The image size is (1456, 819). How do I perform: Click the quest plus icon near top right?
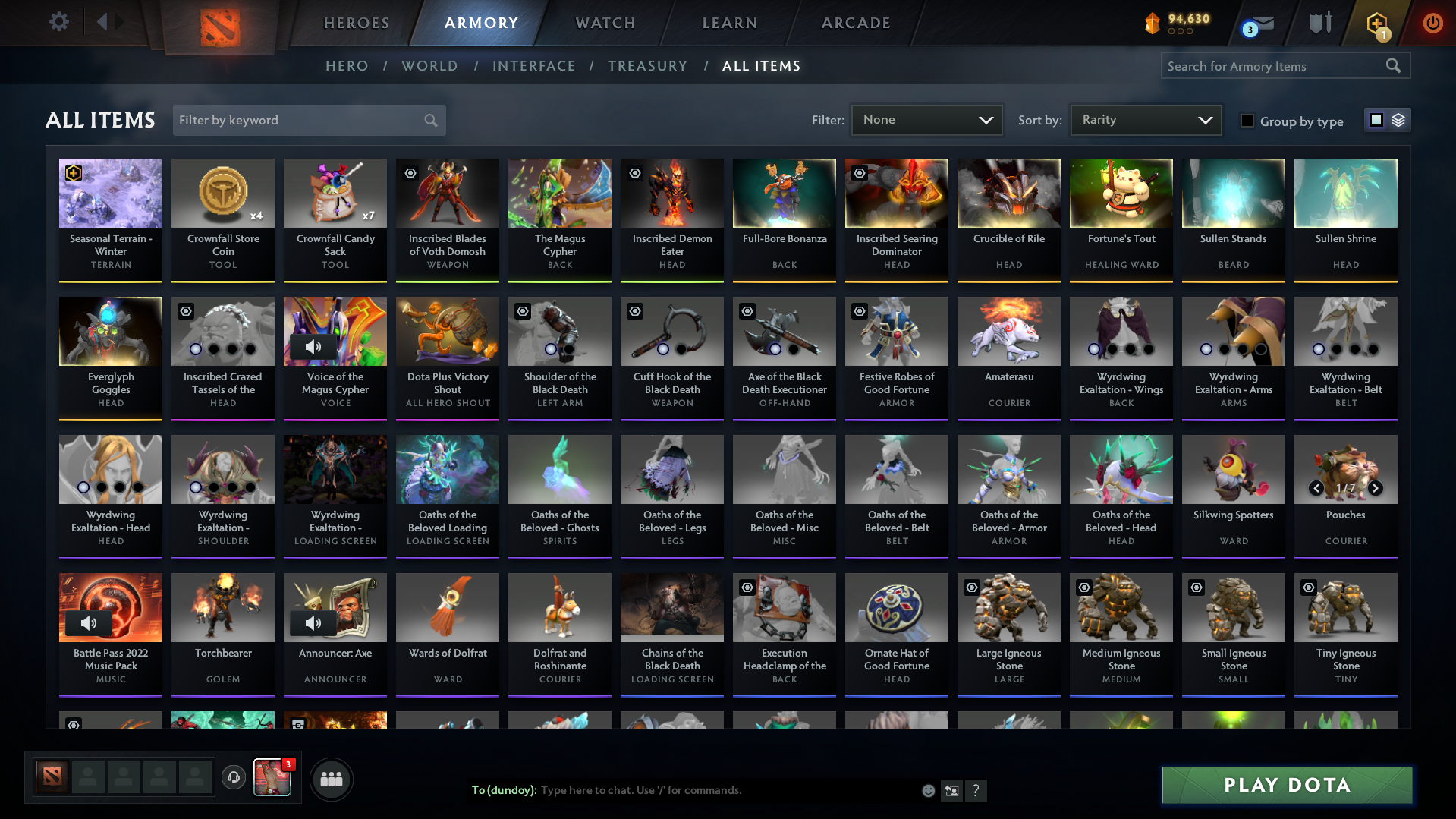[x=1376, y=23]
